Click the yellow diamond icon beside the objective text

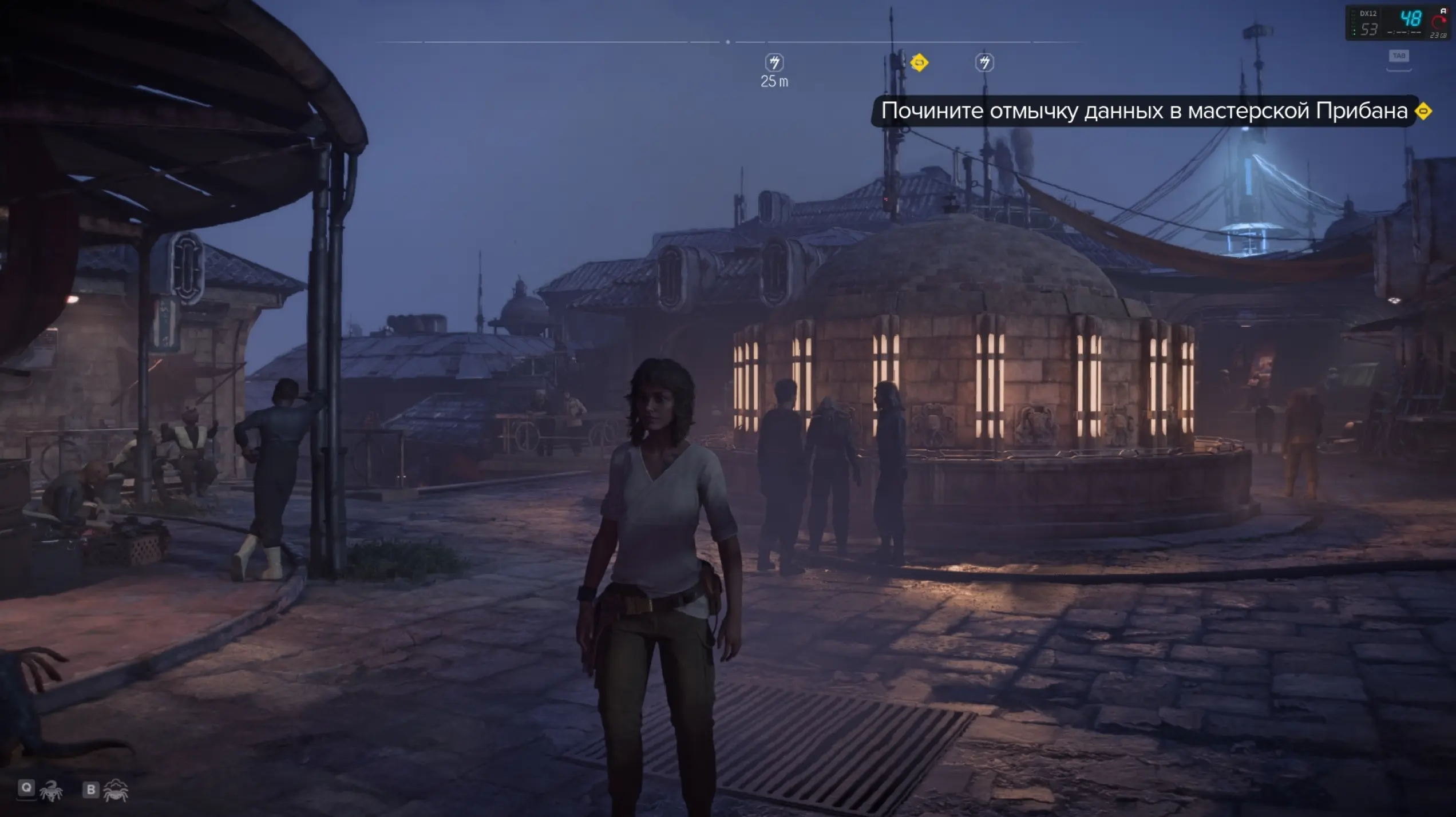click(x=1423, y=111)
